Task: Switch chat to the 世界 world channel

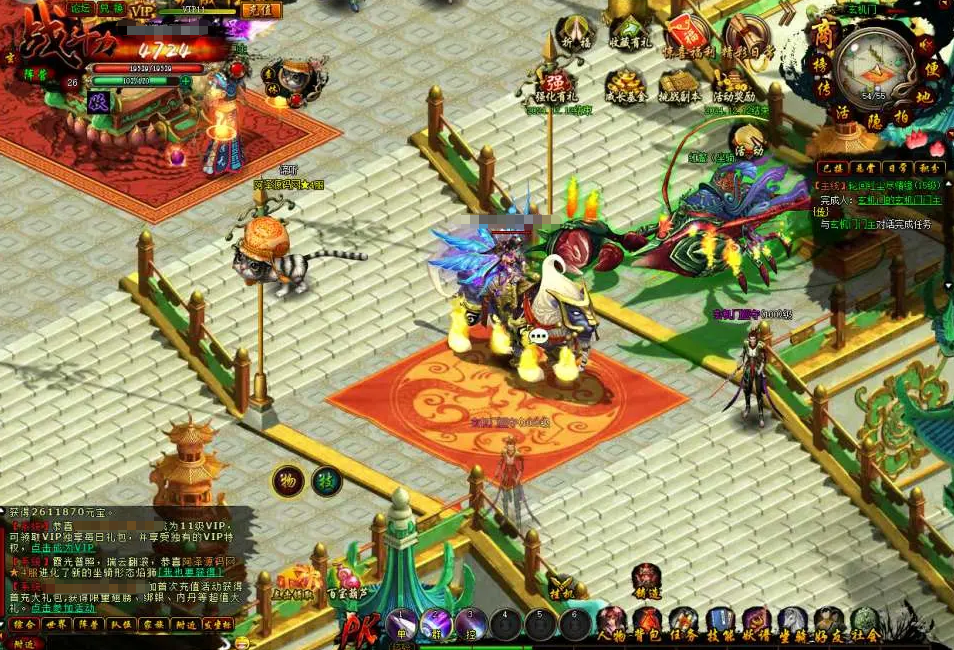Action: coord(57,624)
